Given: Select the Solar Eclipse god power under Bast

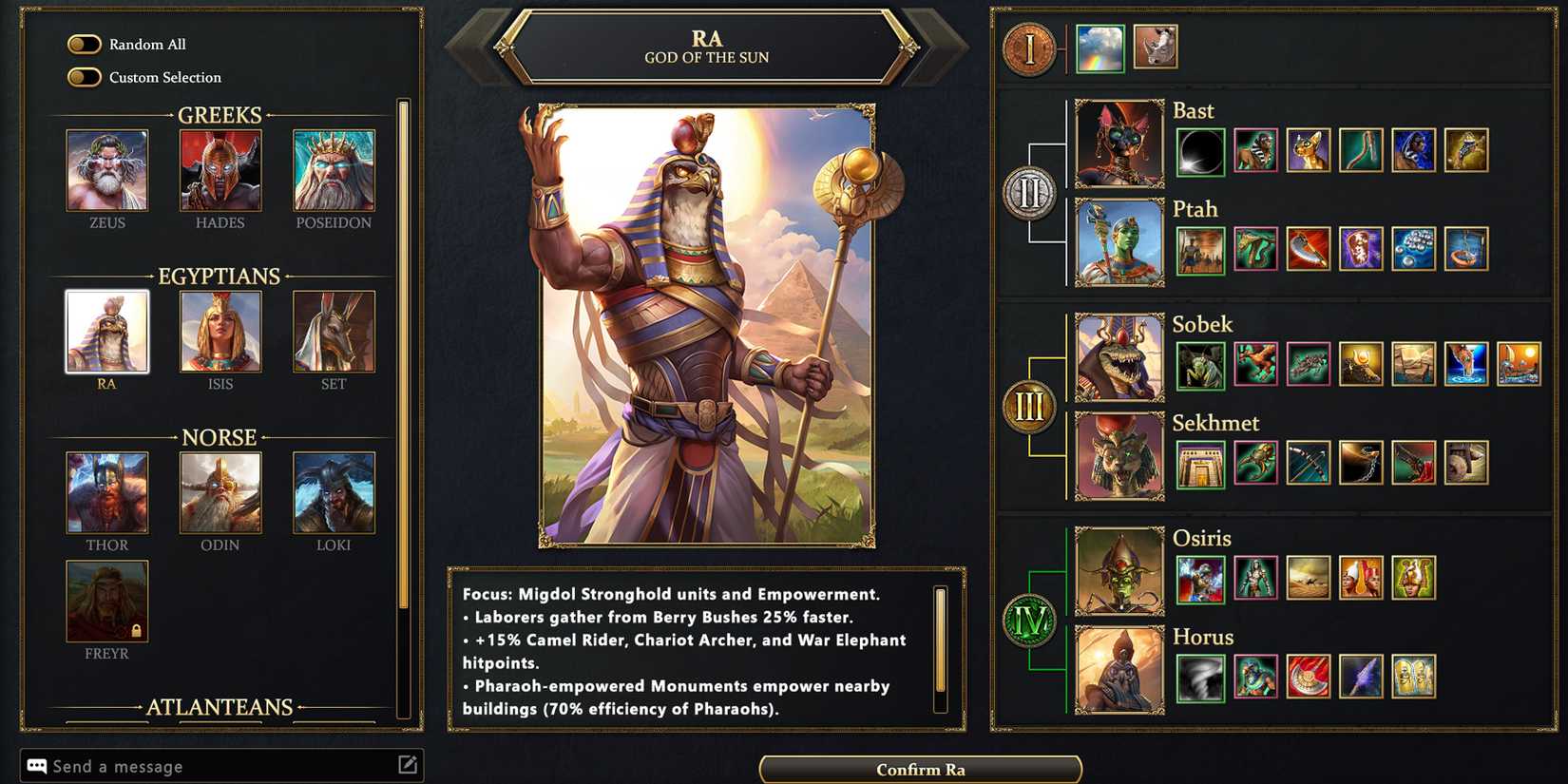Looking at the screenshot, I should (x=1202, y=149).
